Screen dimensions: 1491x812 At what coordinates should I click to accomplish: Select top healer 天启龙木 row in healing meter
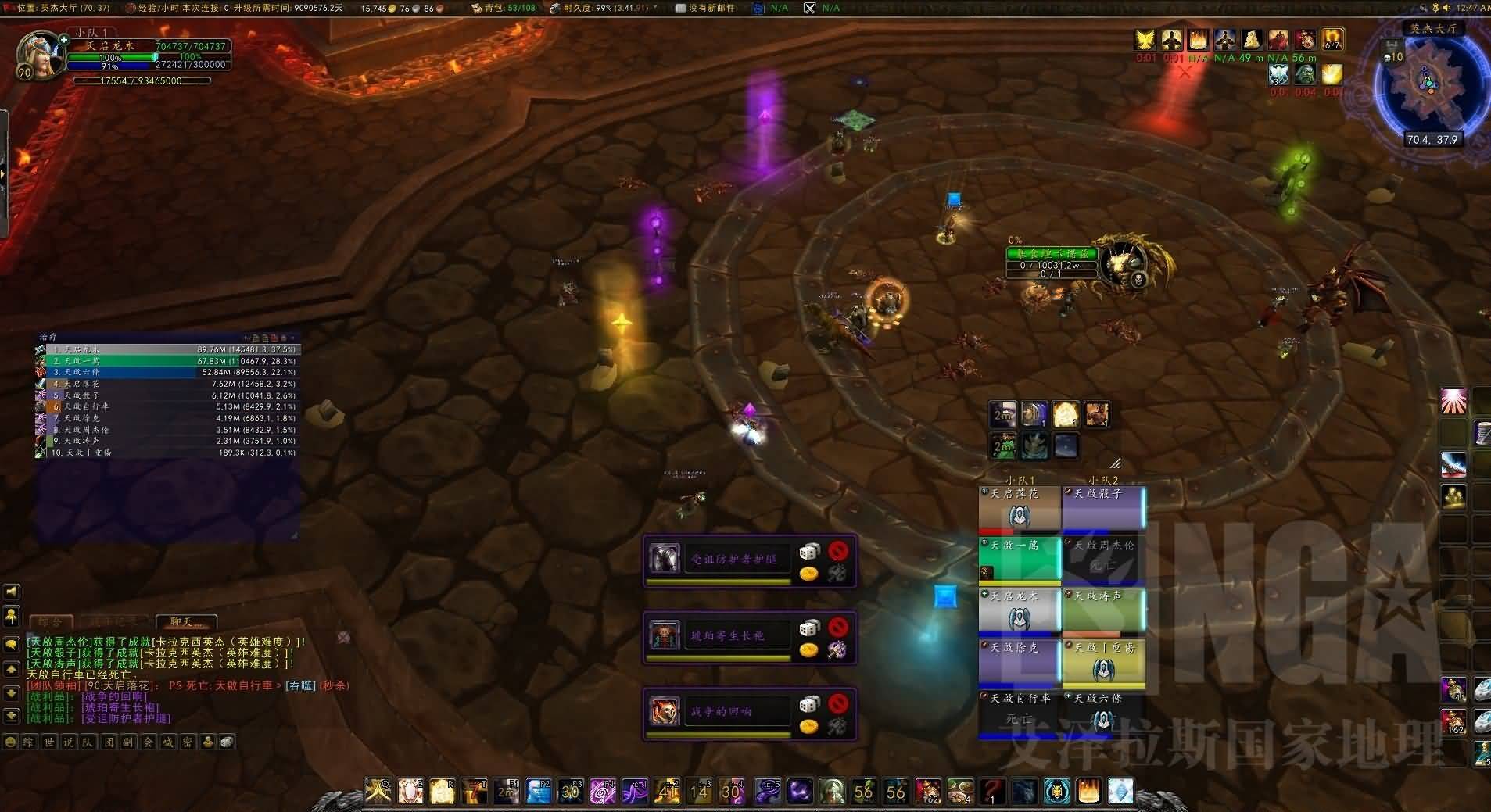(168, 349)
